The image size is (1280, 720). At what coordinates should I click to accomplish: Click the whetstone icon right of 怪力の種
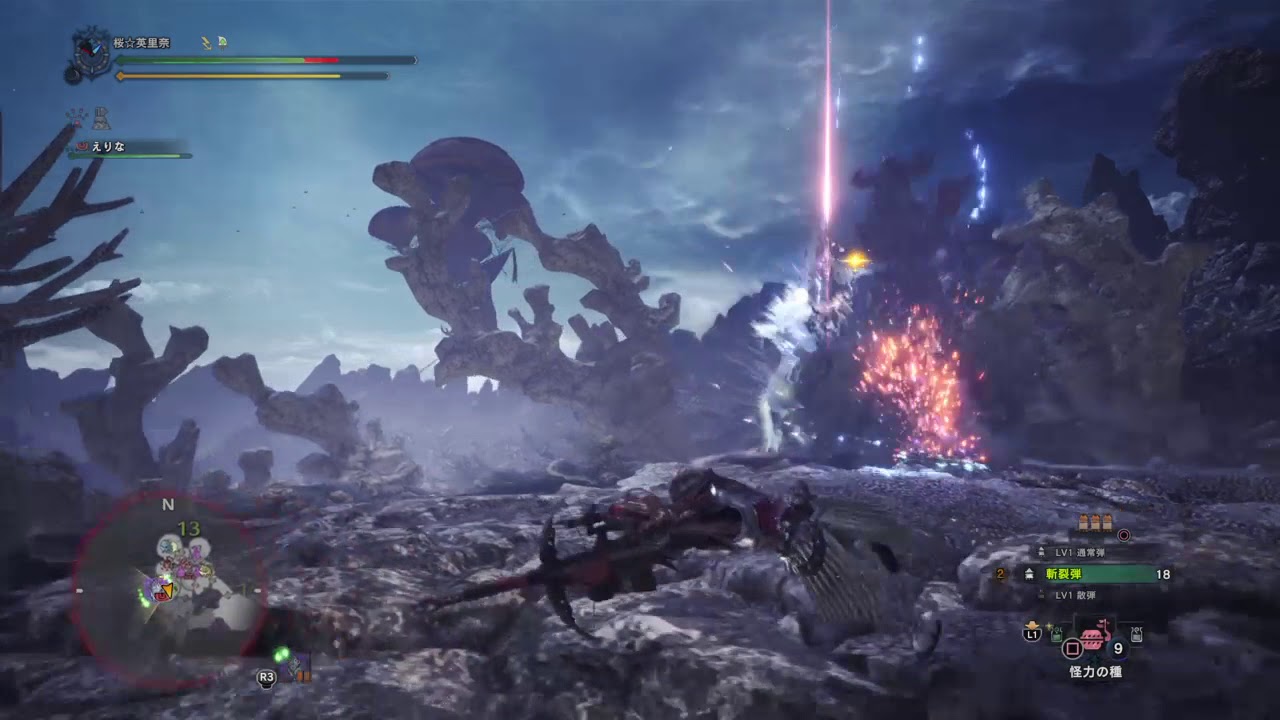click(1135, 633)
